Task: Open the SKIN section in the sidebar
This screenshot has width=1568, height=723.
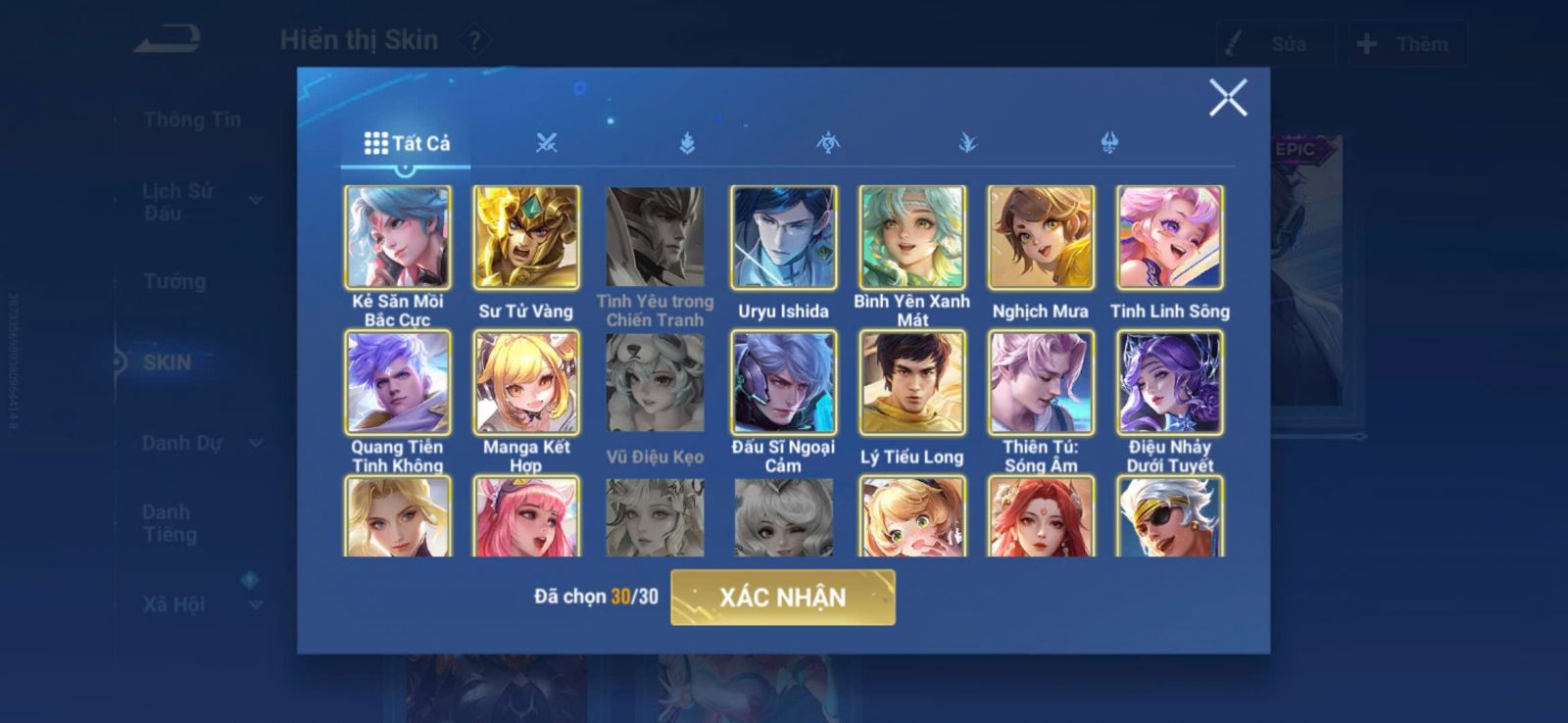Action: coord(168,362)
